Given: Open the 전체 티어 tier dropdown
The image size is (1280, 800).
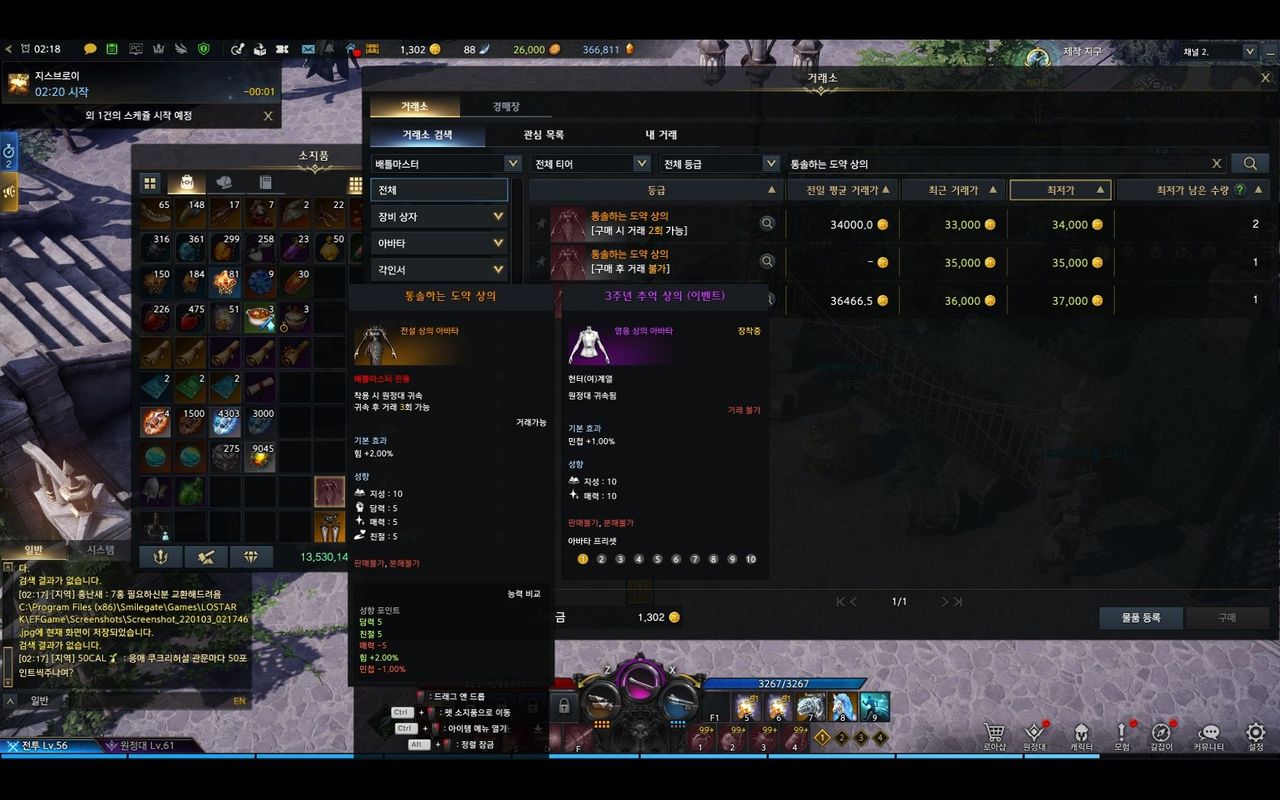Looking at the screenshot, I should coord(592,163).
